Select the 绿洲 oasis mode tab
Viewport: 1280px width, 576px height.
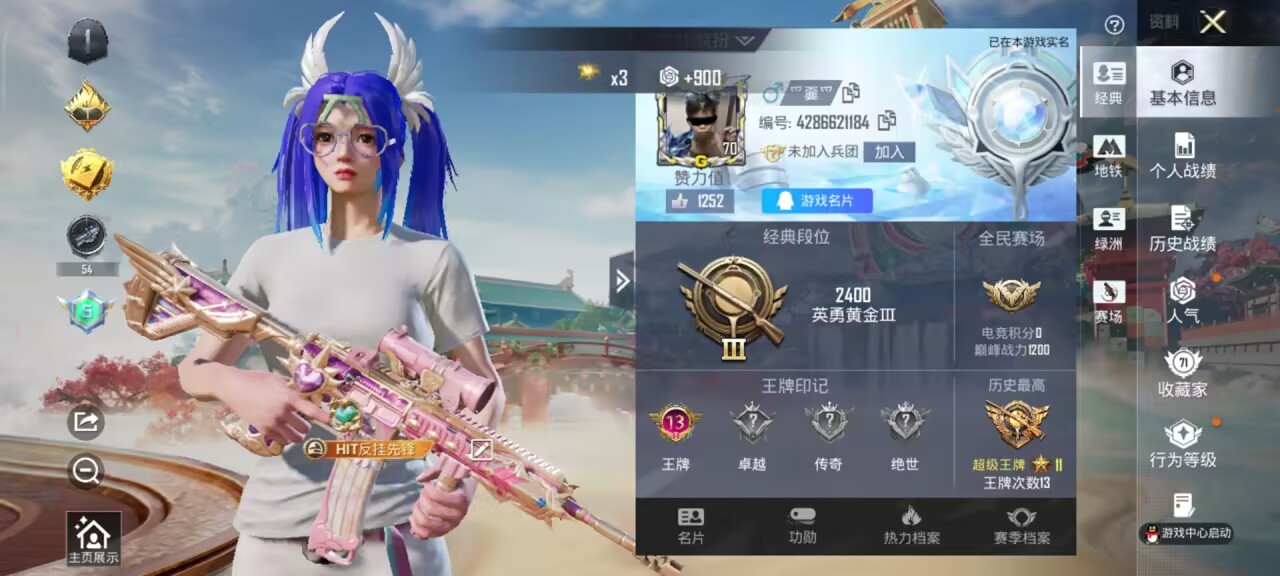pos(1109,229)
